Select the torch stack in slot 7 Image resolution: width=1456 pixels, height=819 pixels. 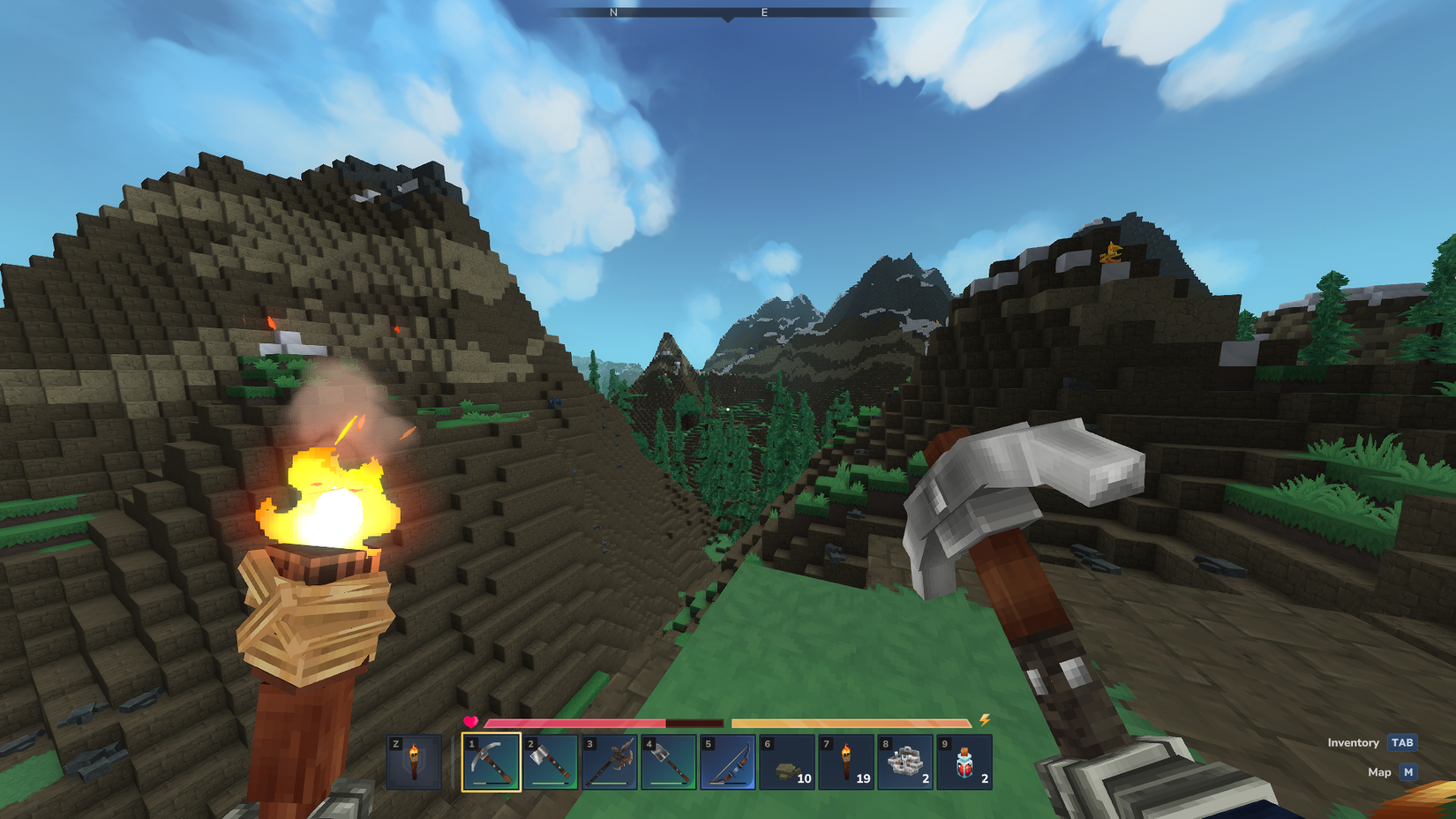845,763
